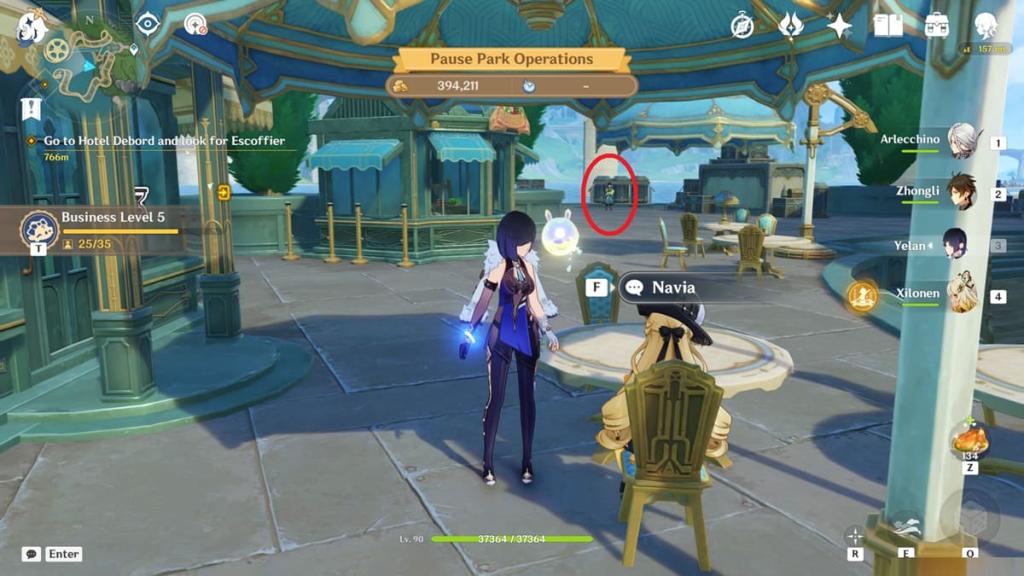The height and width of the screenshot is (576, 1024).
Task: Open the open-book handbook icon
Action: pos(888,26)
